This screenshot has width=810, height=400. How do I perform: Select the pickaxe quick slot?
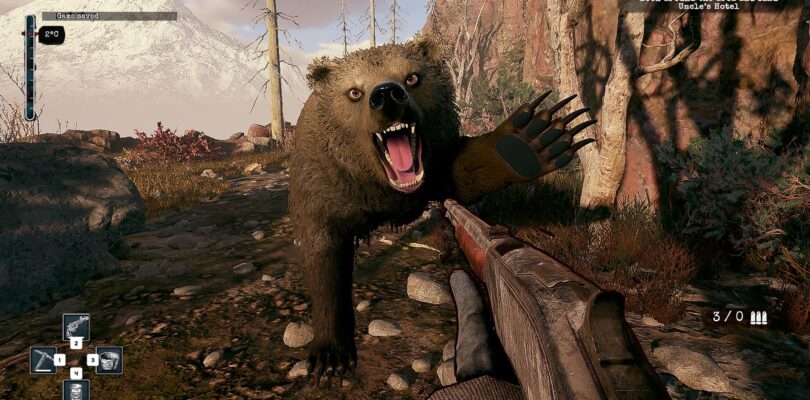(x=43, y=358)
